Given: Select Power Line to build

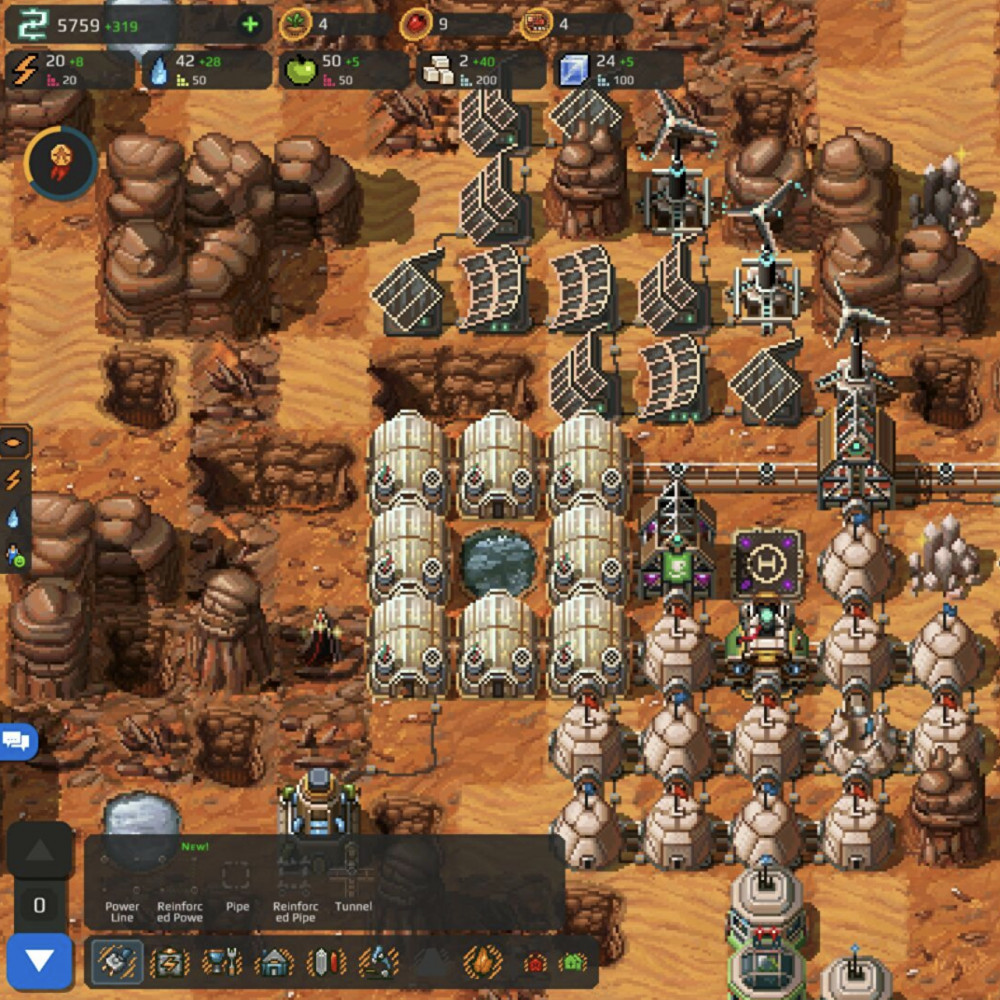Looking at the screenshot, I should (x=122, y=885).
